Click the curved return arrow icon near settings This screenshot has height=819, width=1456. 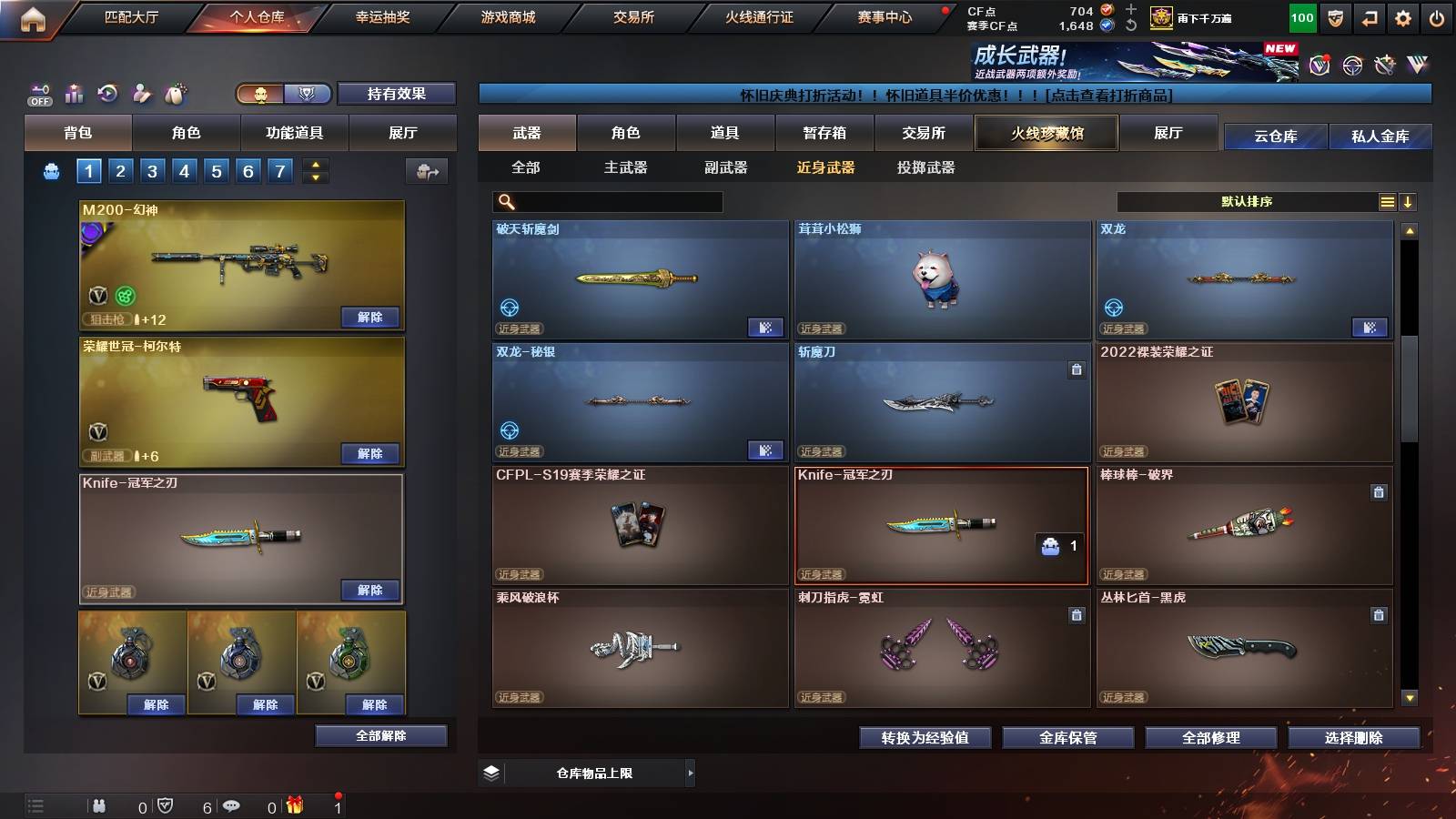(1369, 17)
